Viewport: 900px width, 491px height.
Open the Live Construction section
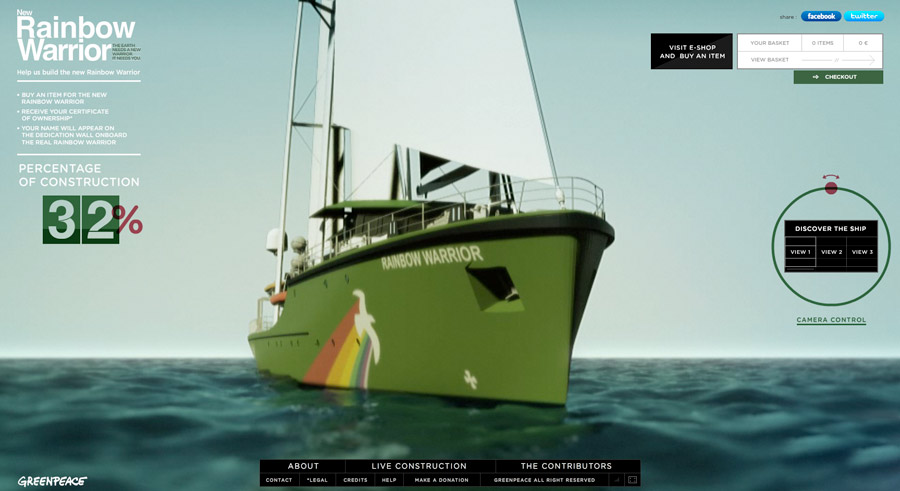[x=419, y=466]
